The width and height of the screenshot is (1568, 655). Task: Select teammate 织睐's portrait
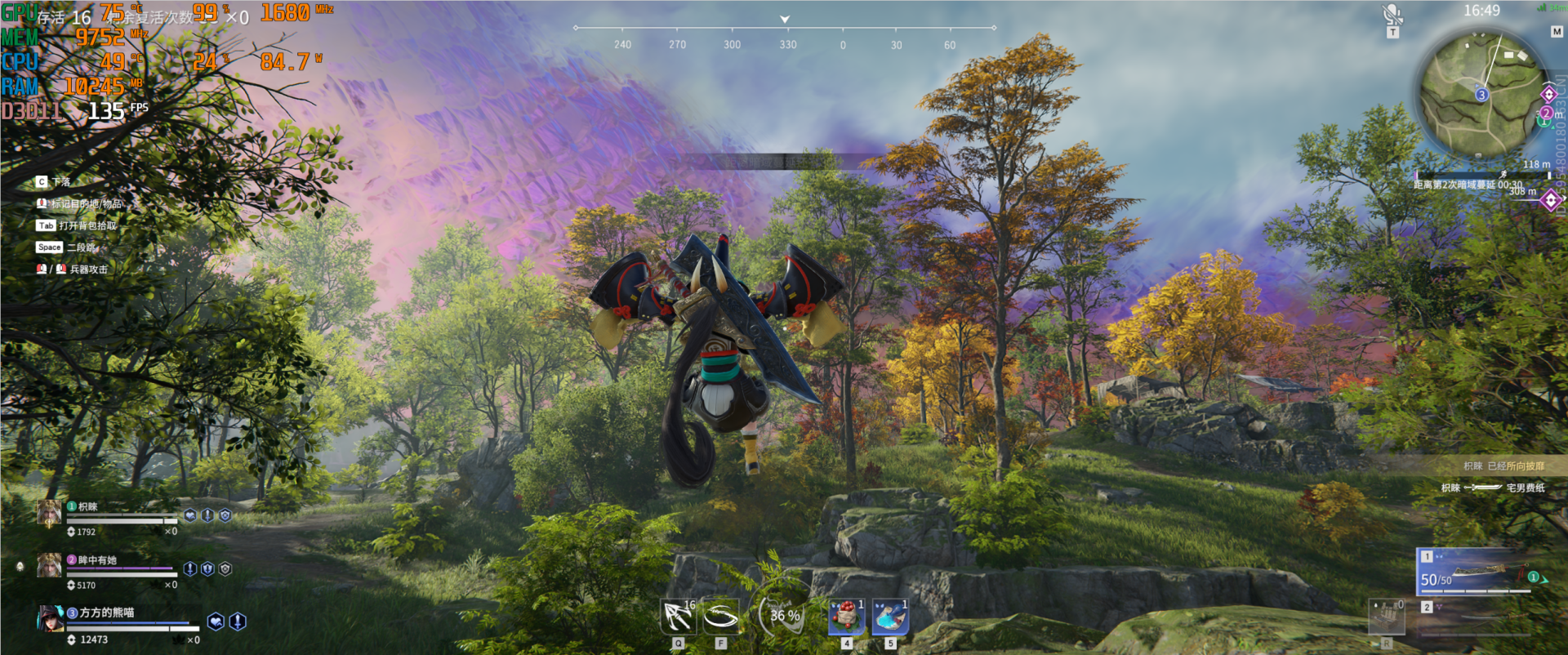[x=49, y=512]
